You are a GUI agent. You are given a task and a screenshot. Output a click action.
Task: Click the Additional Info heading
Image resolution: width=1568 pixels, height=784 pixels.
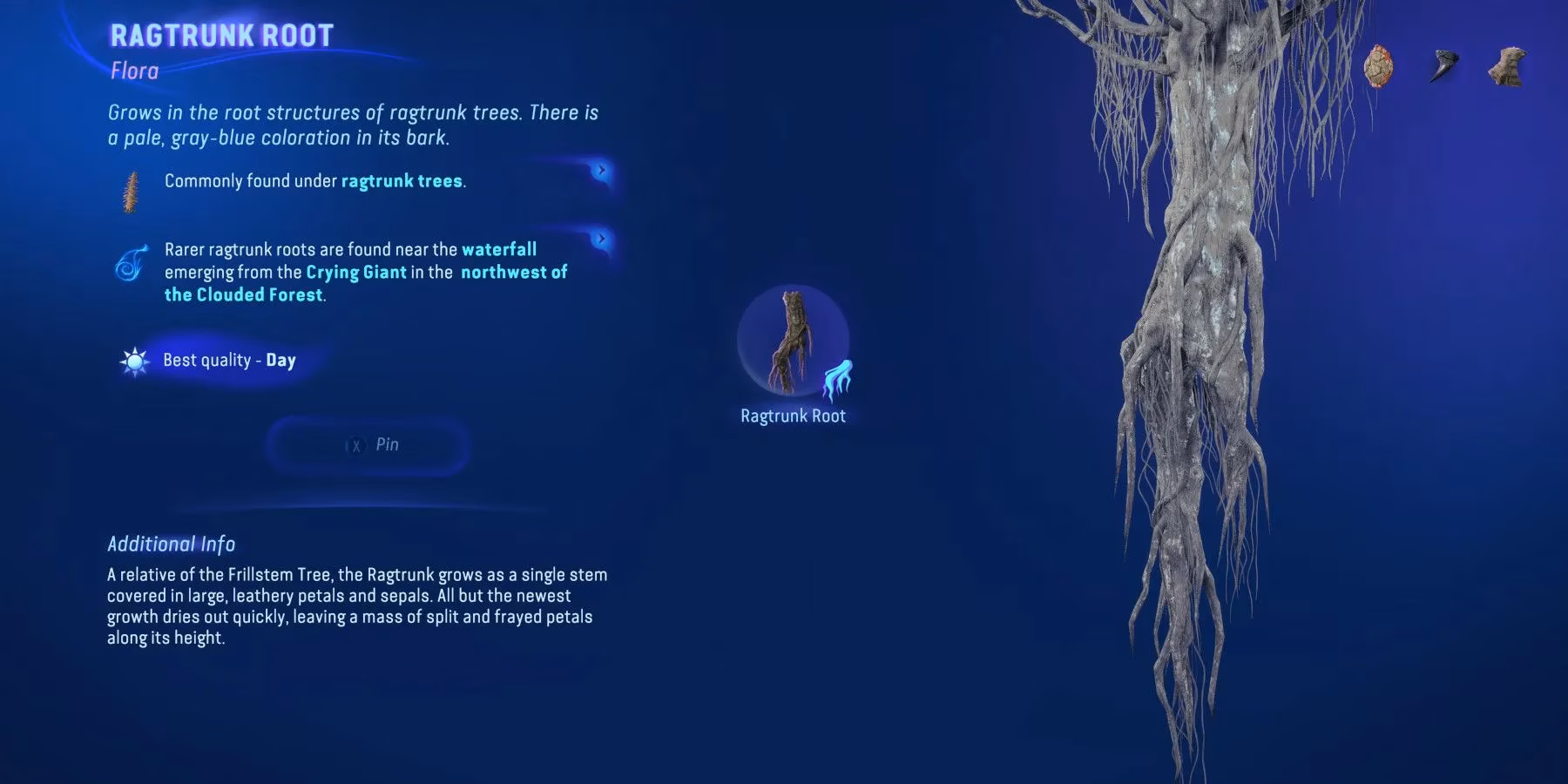pyautogui.click(x=171, y=544)
